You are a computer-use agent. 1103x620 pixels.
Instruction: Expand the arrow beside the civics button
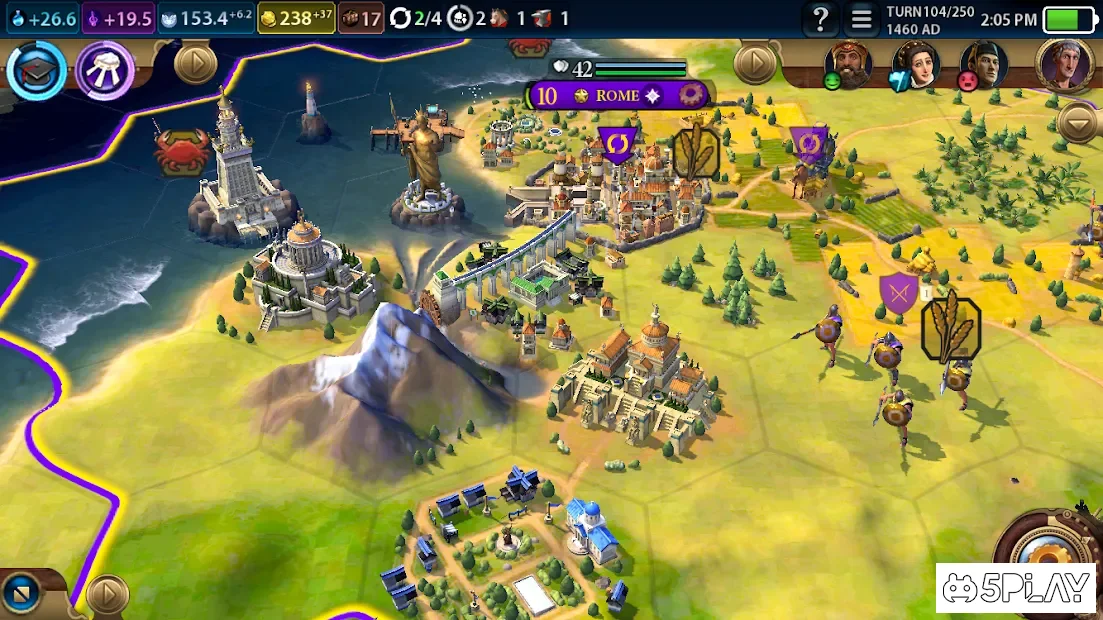coord(195,64)
